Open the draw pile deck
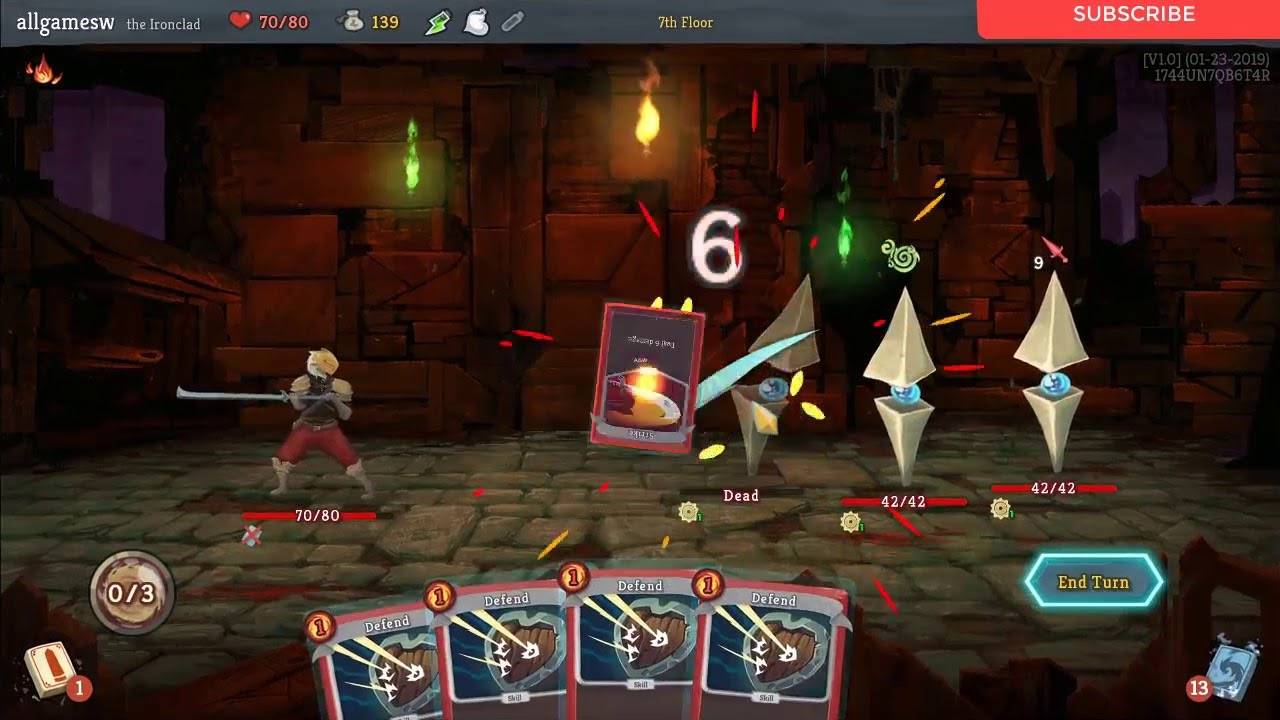 pos(52,670)
